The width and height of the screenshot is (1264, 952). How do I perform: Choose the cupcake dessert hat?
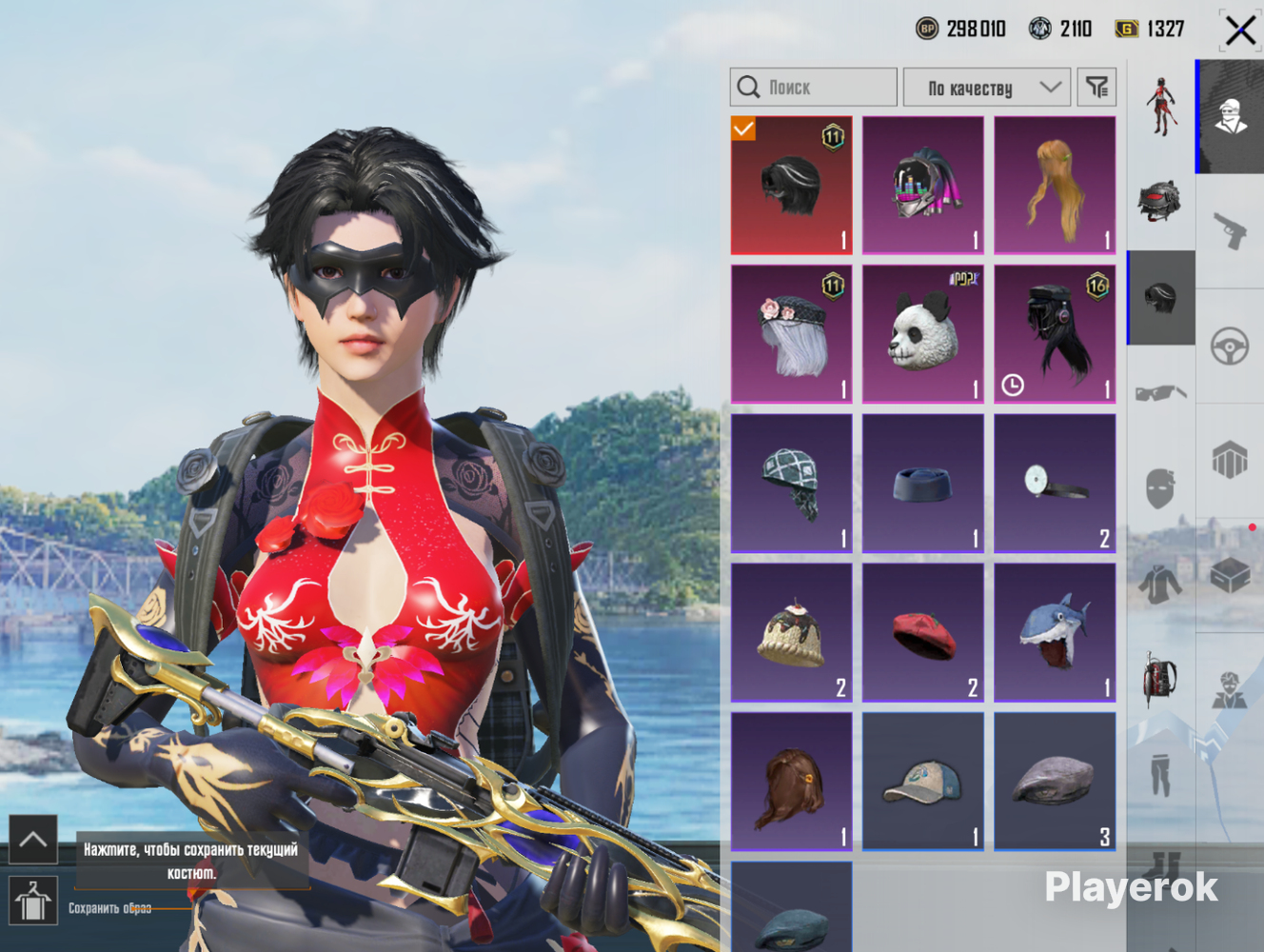click(x=792, y=633)
